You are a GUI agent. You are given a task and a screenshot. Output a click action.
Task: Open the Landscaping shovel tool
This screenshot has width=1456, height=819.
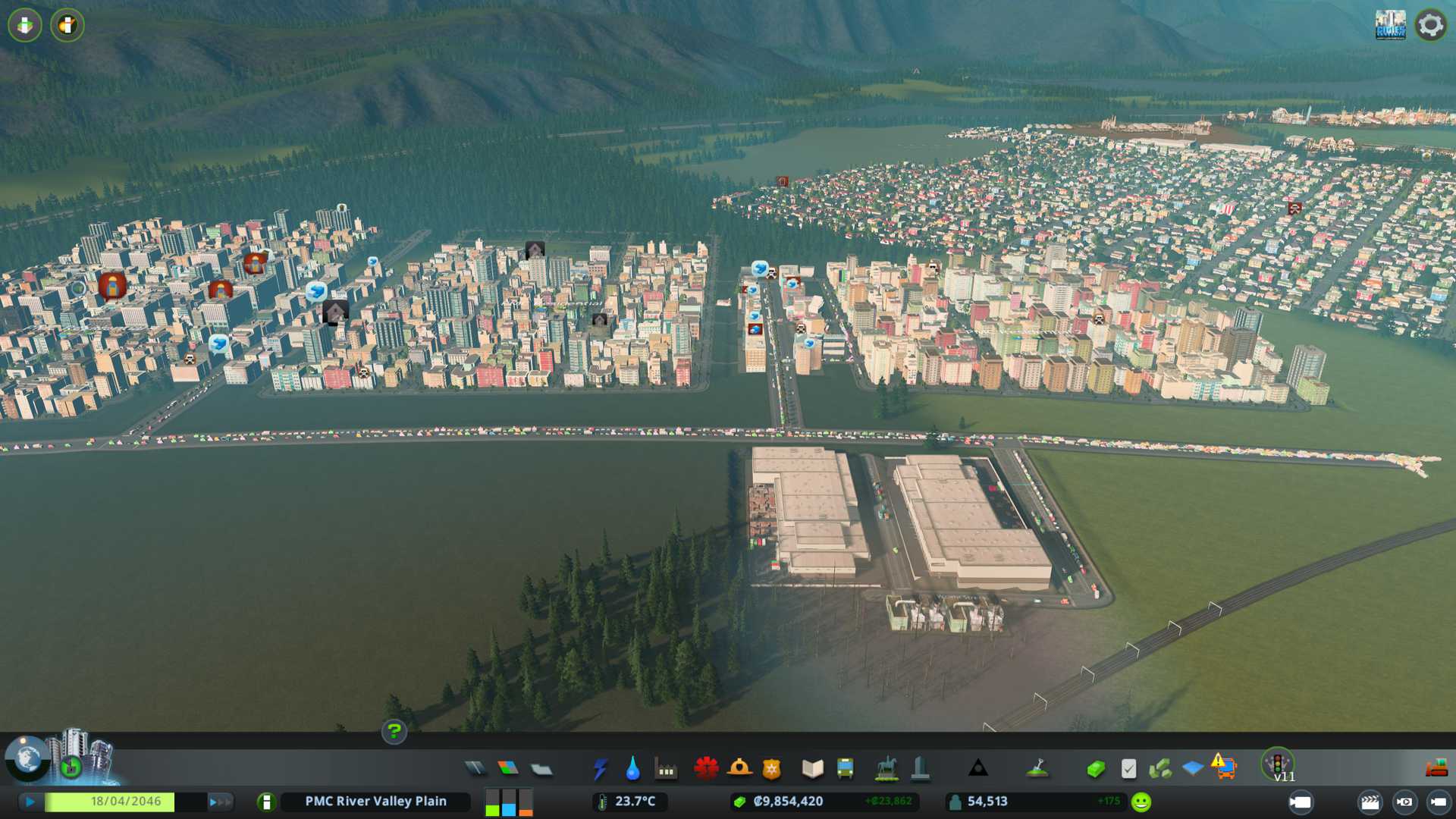click(1037, 769)
